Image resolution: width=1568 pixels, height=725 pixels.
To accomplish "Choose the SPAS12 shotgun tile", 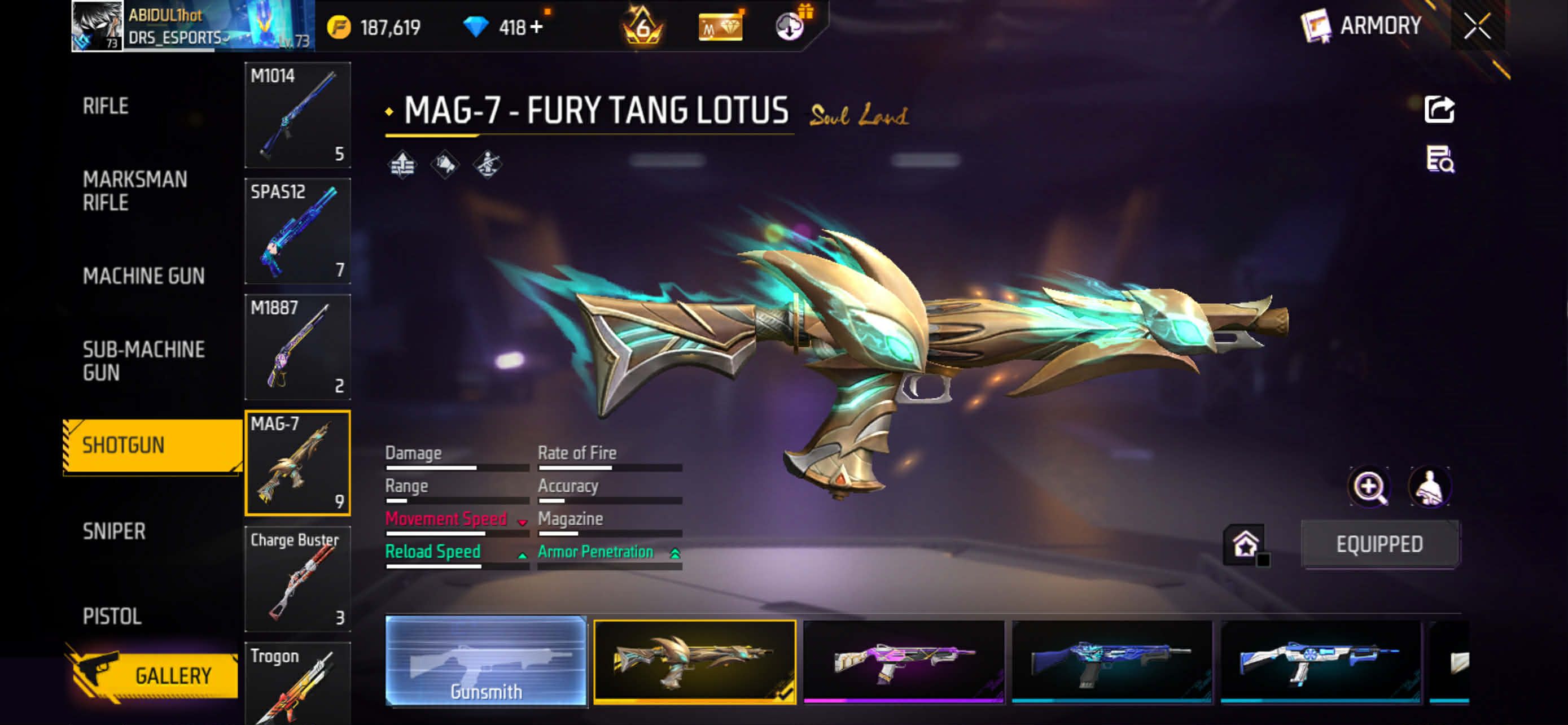I will [297, 231].
